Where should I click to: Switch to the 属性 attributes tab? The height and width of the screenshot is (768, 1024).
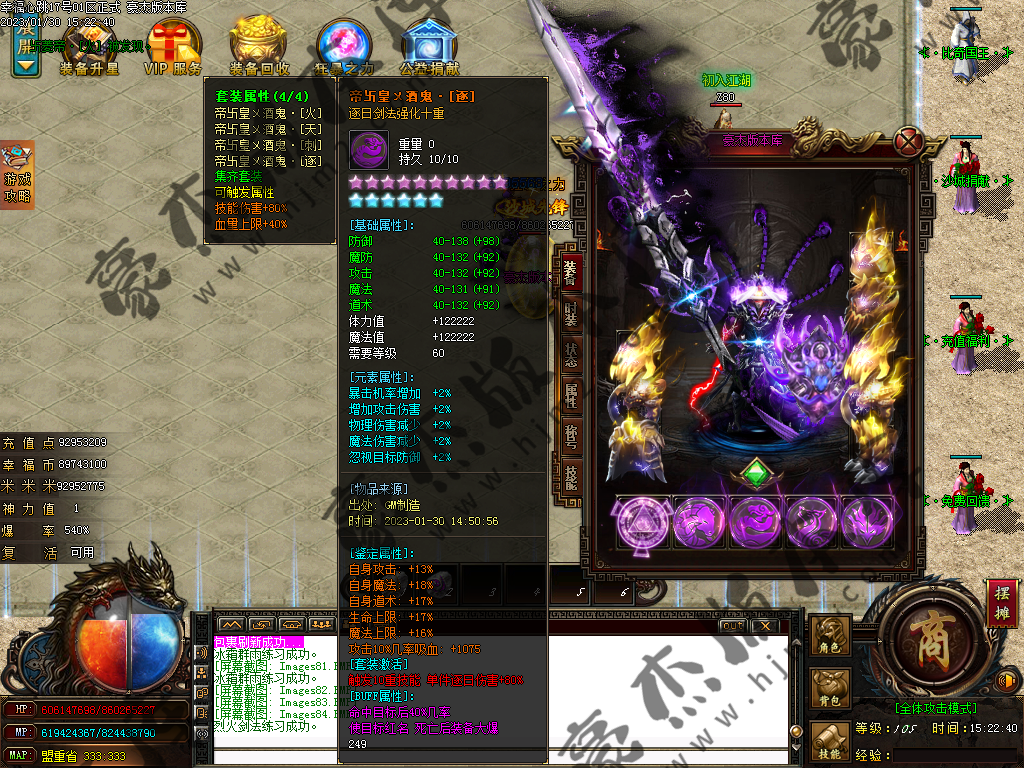tap(570, 393)
